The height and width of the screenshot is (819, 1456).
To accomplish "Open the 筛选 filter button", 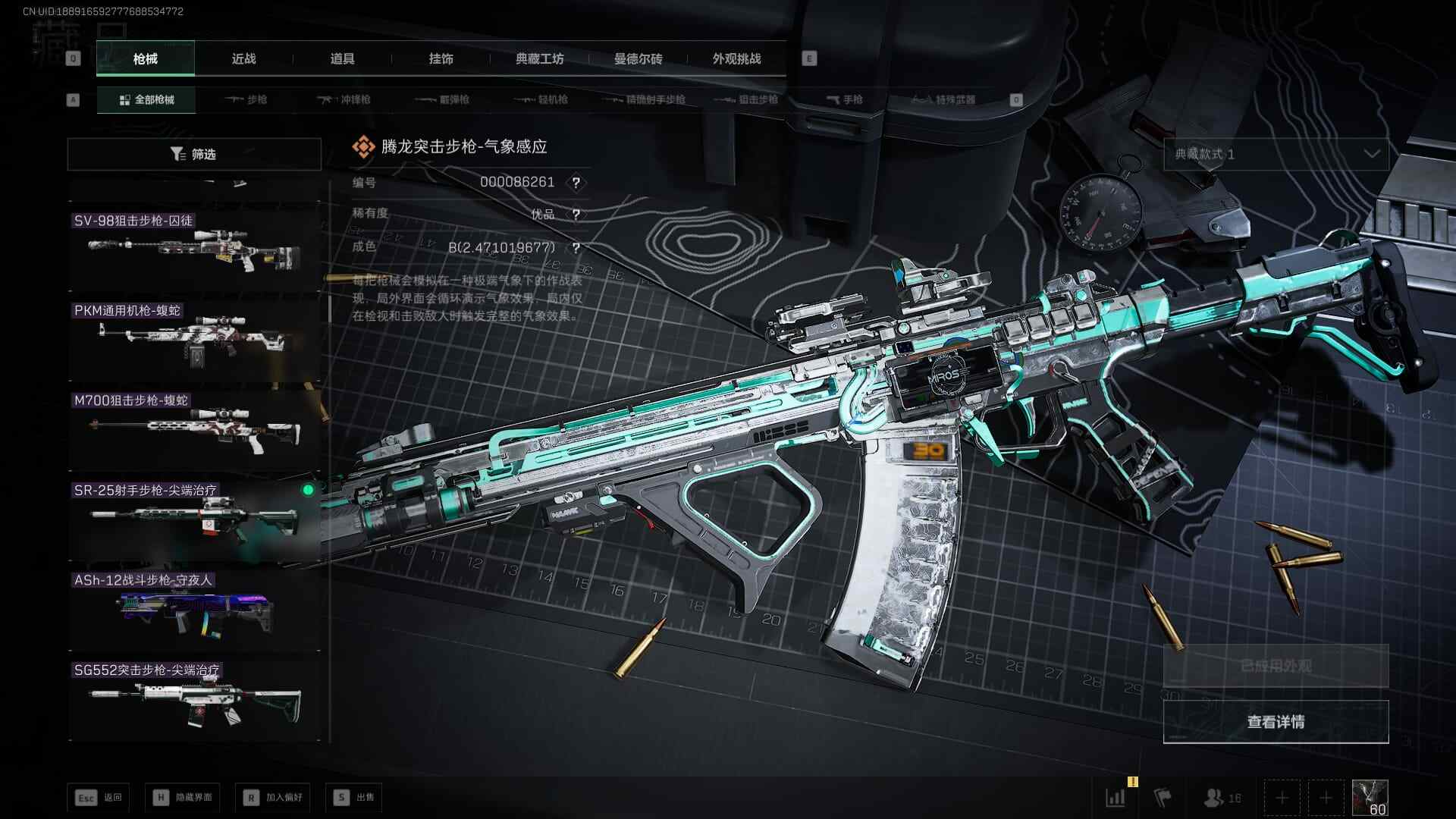I will coord(194,154).
